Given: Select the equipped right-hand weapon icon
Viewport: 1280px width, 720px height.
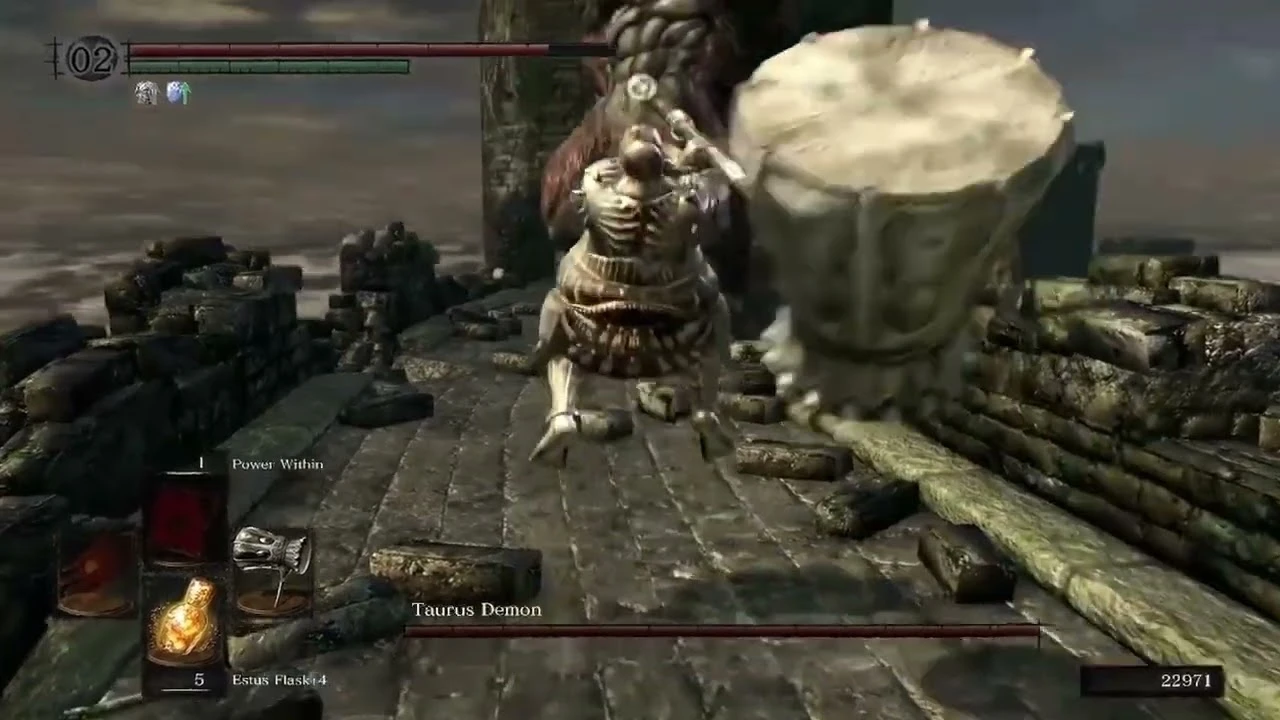Looking at the screenshot, I should pyautogui.click(x=272, y=568).
